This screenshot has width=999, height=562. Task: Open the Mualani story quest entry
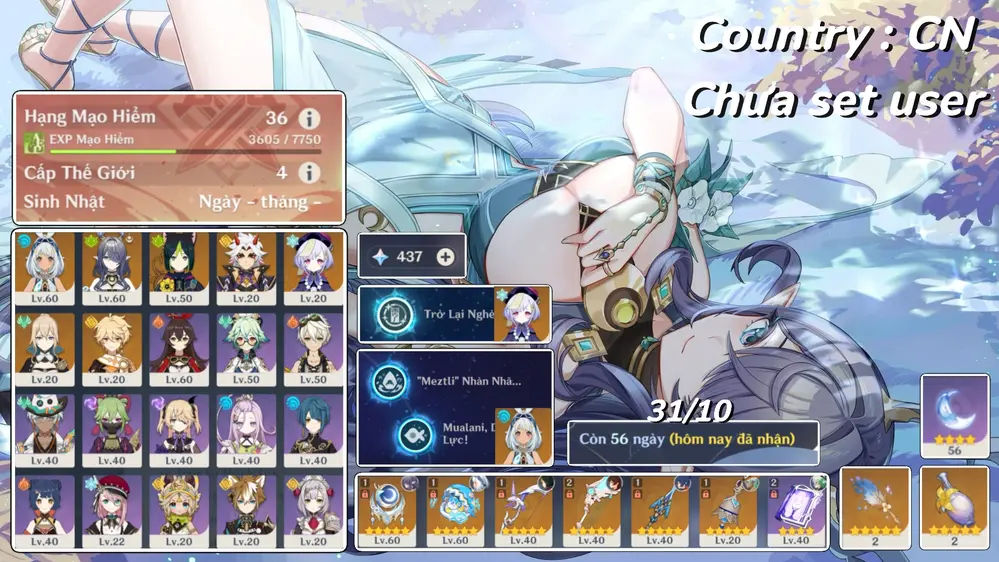point(454,436)
